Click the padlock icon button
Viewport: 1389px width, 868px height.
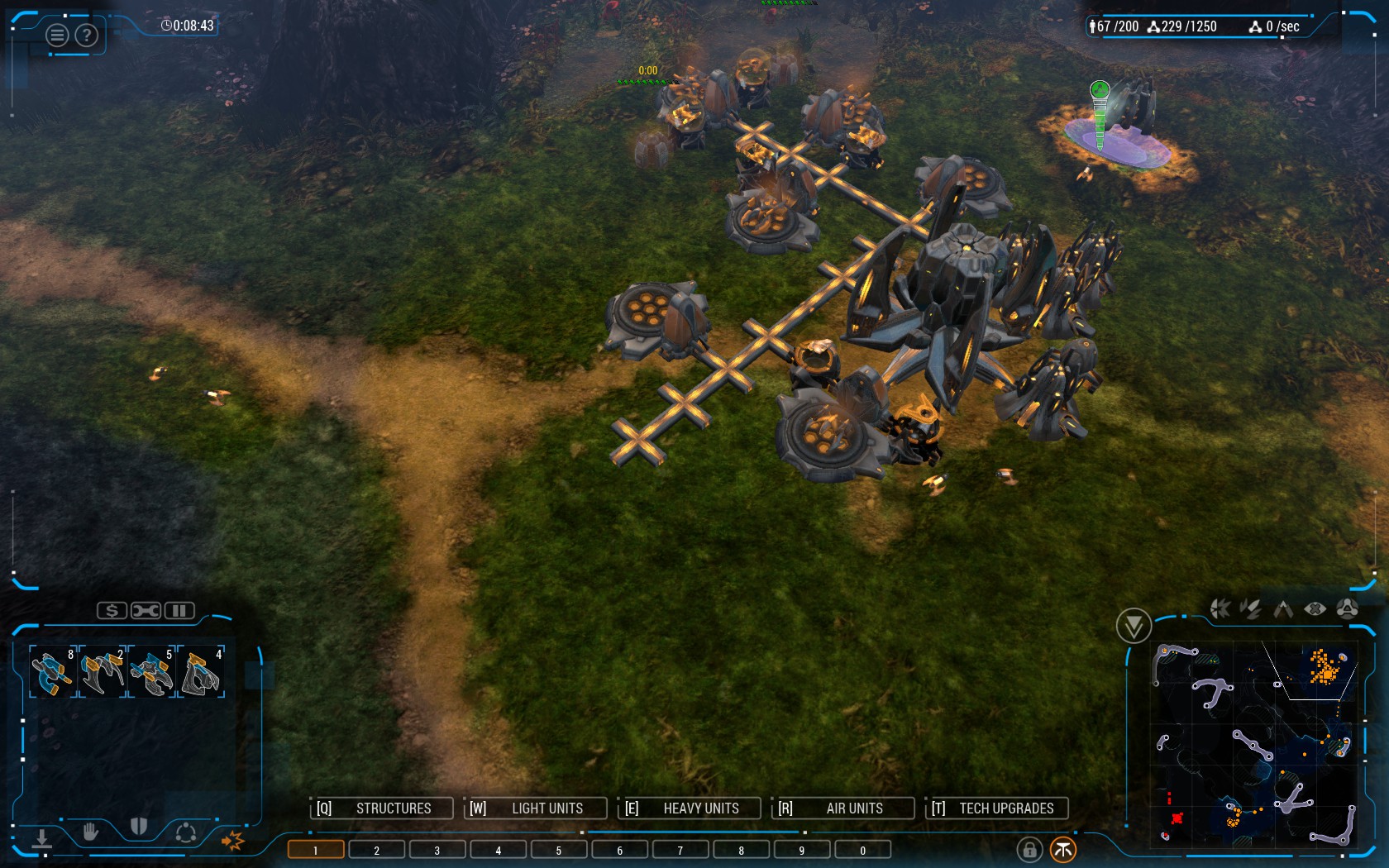coord(1029,850)
